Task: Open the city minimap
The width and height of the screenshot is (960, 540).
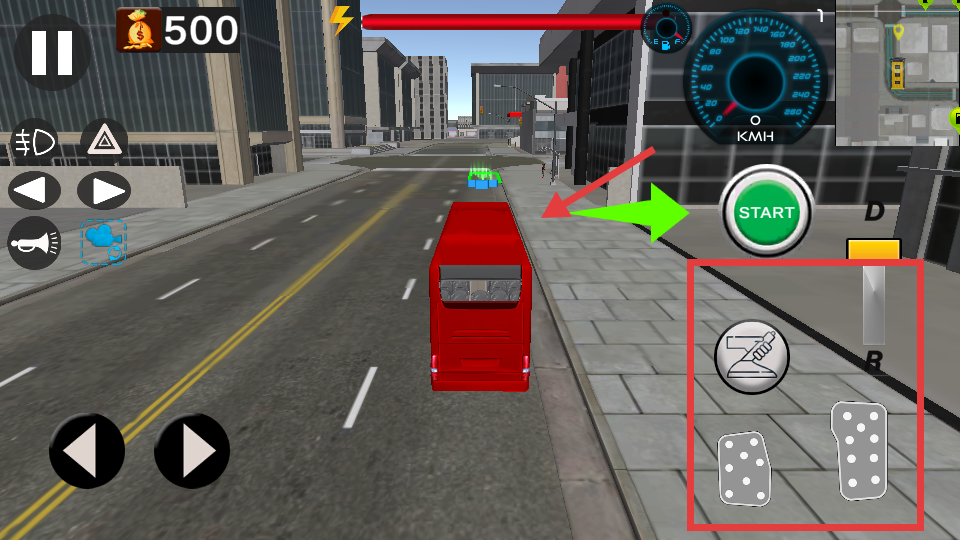Action: pos(897,73)
